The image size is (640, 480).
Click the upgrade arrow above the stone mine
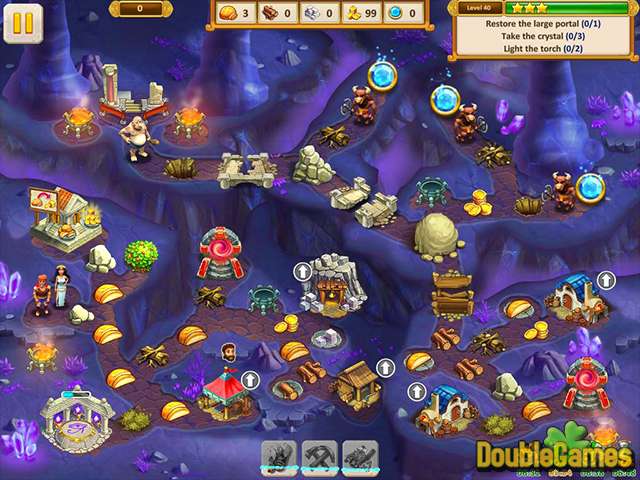(300, 271)
